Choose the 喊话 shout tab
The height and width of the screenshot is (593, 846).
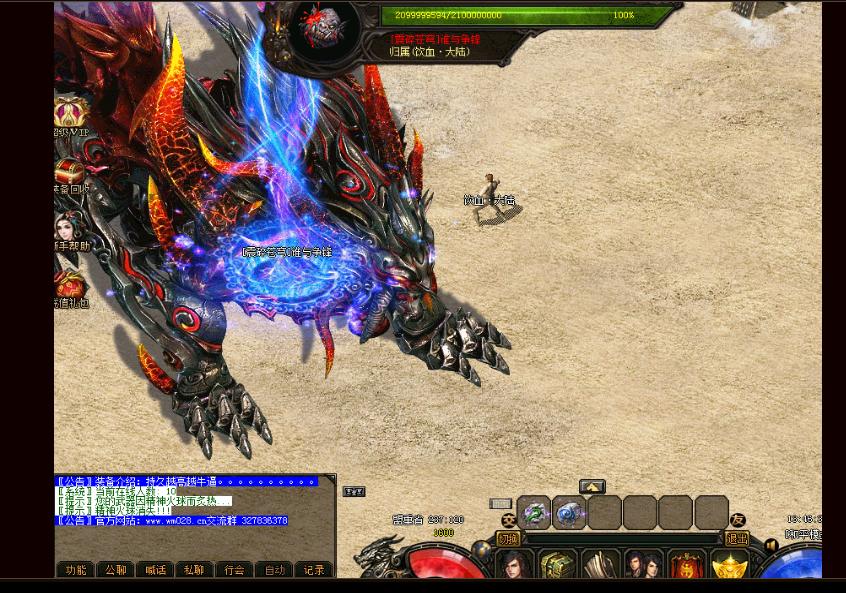tap(155, 570)
